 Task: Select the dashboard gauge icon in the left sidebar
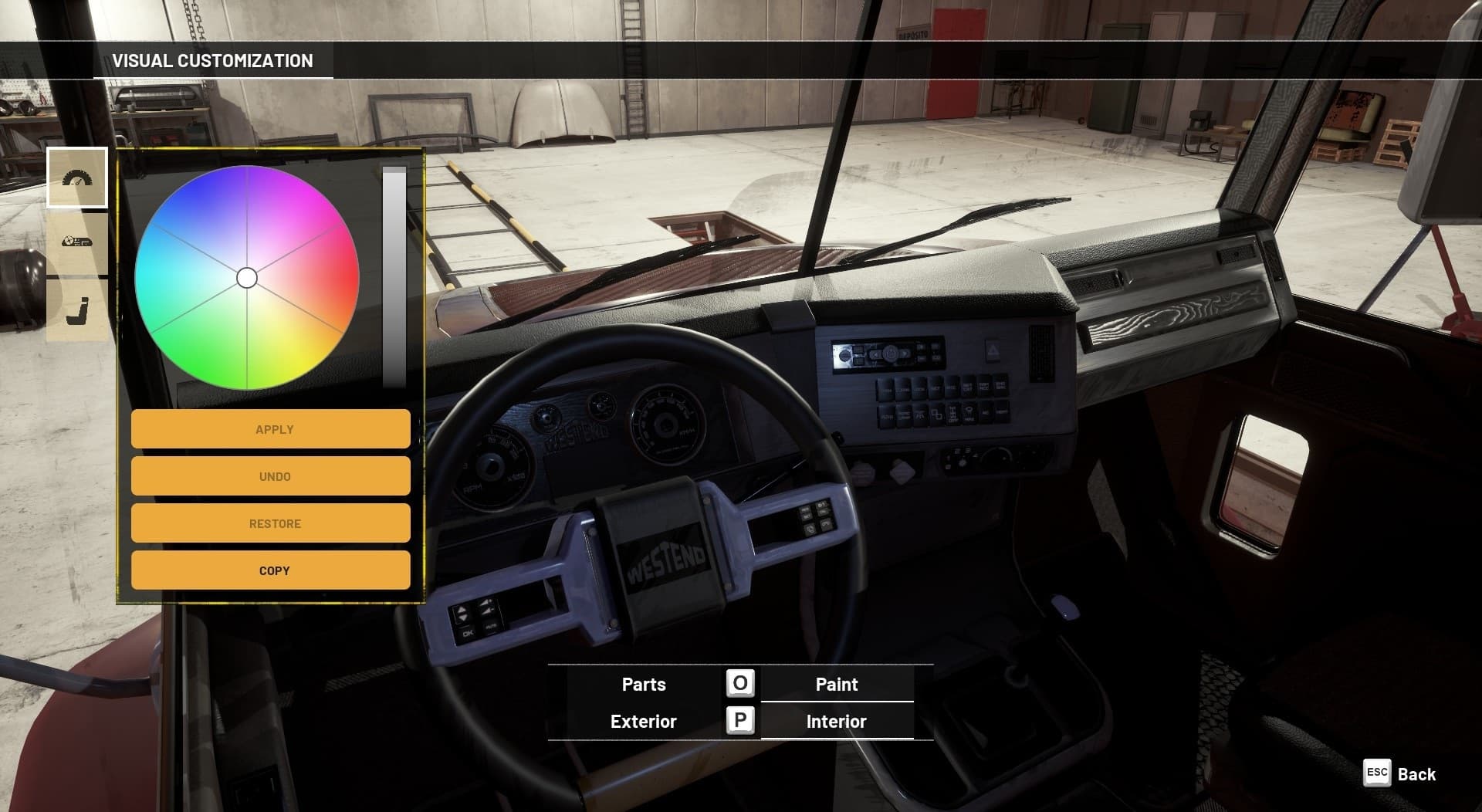(78, 177)
